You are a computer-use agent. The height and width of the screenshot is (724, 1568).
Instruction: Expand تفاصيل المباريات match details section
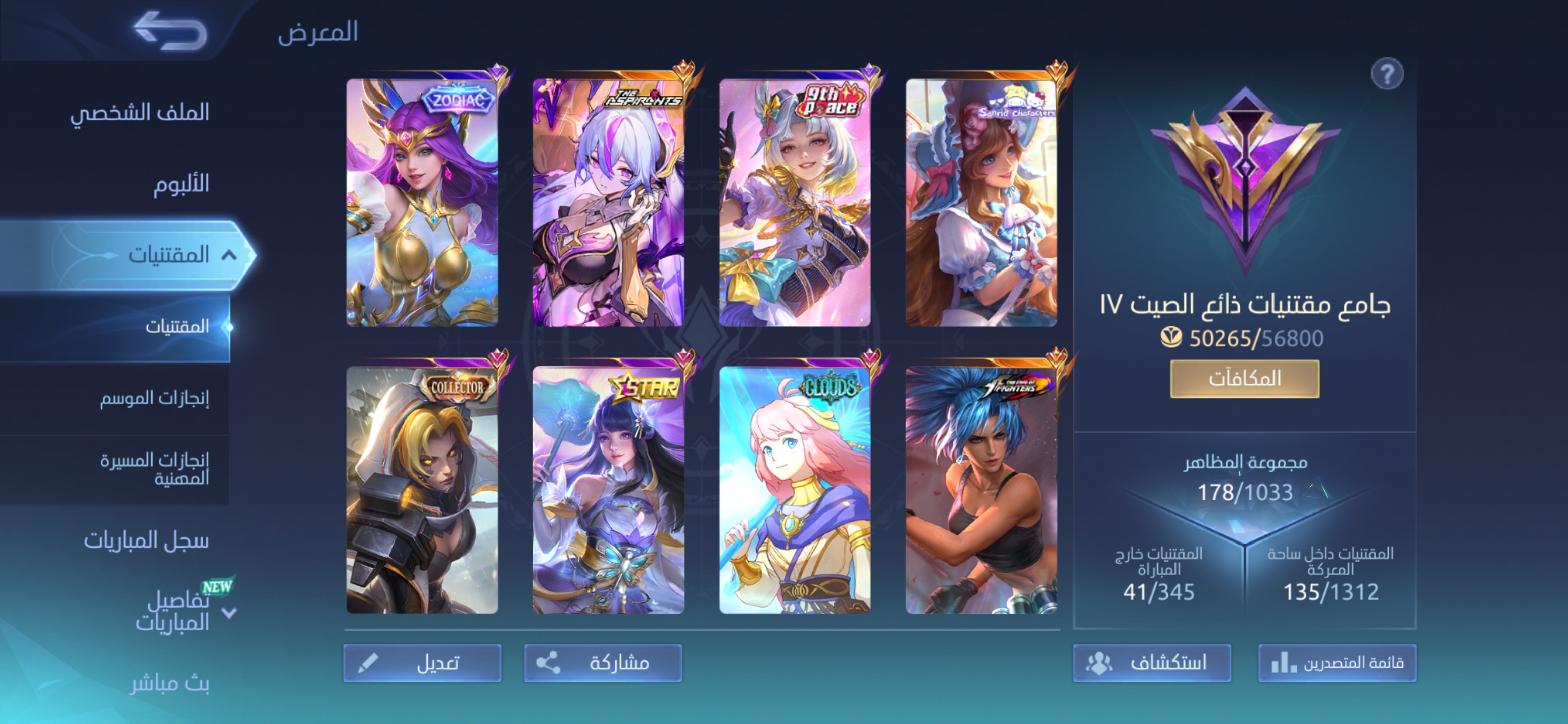coord(229,612)
